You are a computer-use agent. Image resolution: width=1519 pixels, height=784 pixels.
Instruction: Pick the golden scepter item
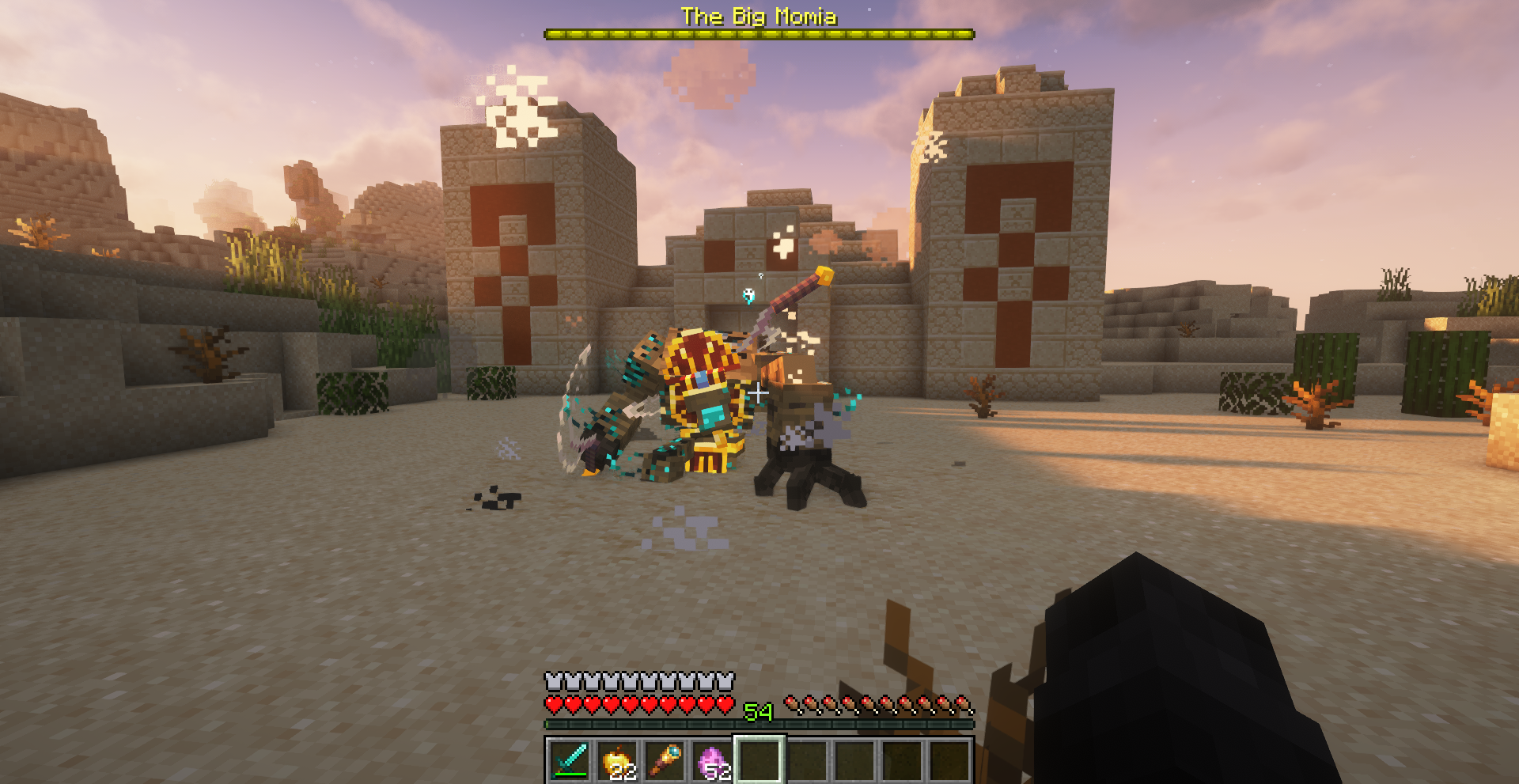663,761
